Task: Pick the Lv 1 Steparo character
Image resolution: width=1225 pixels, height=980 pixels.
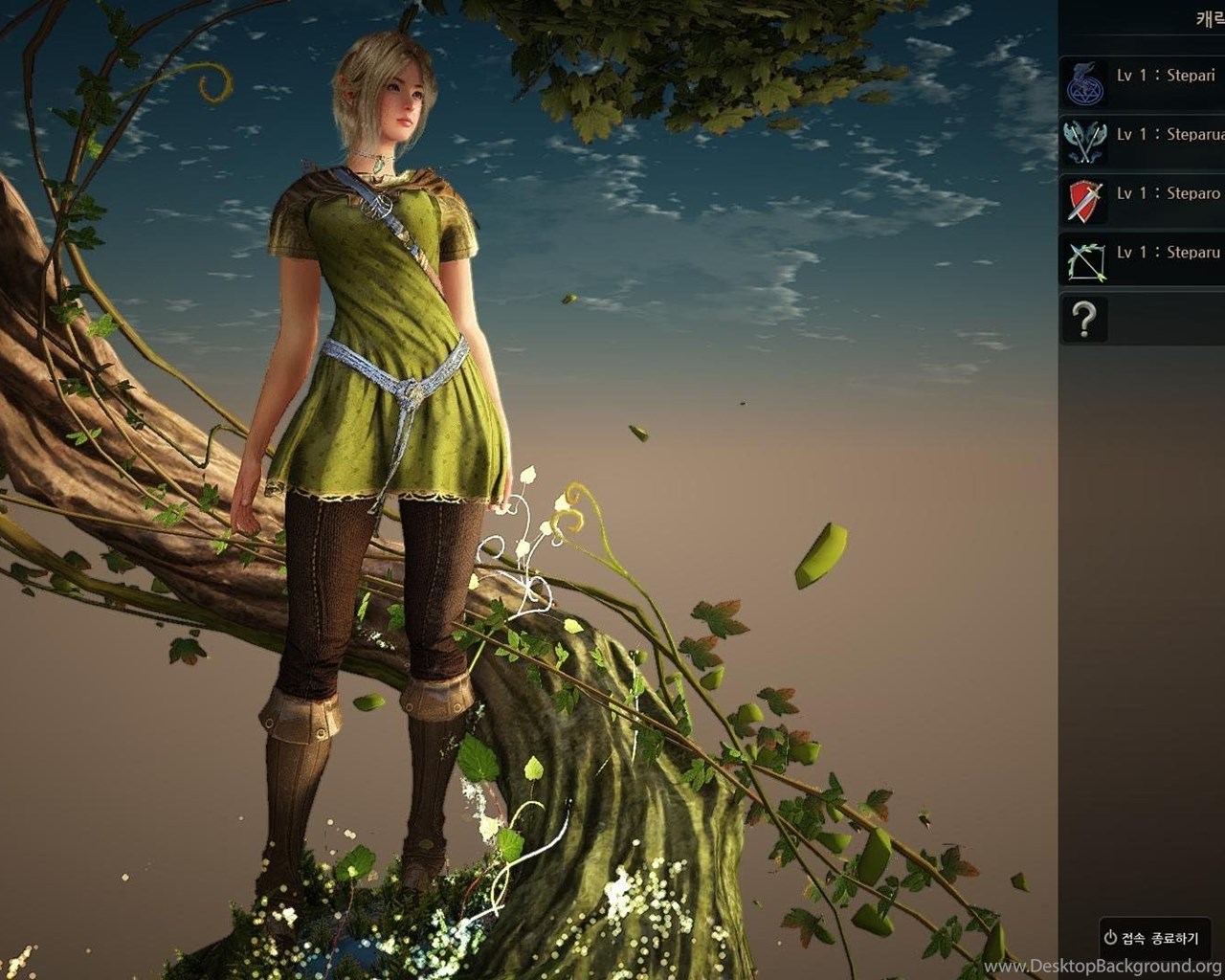Action: (x=1142, y=201)
